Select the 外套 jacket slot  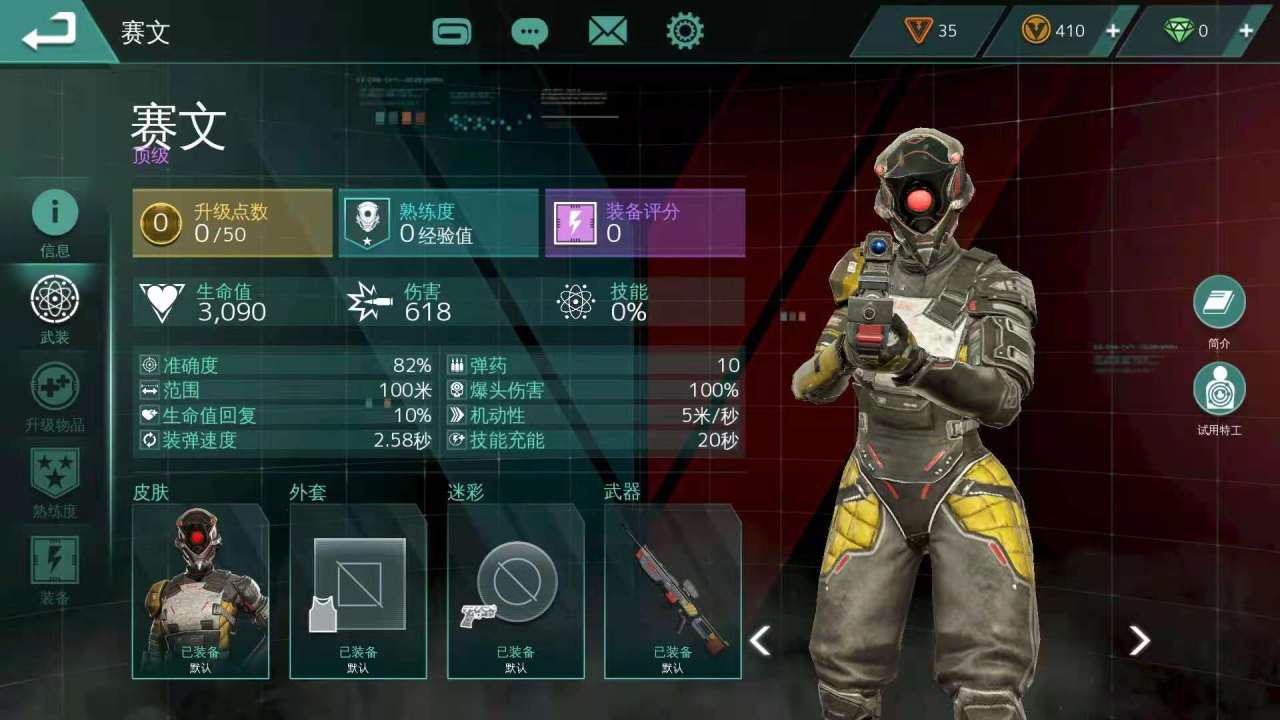click(x=358, y=592)
